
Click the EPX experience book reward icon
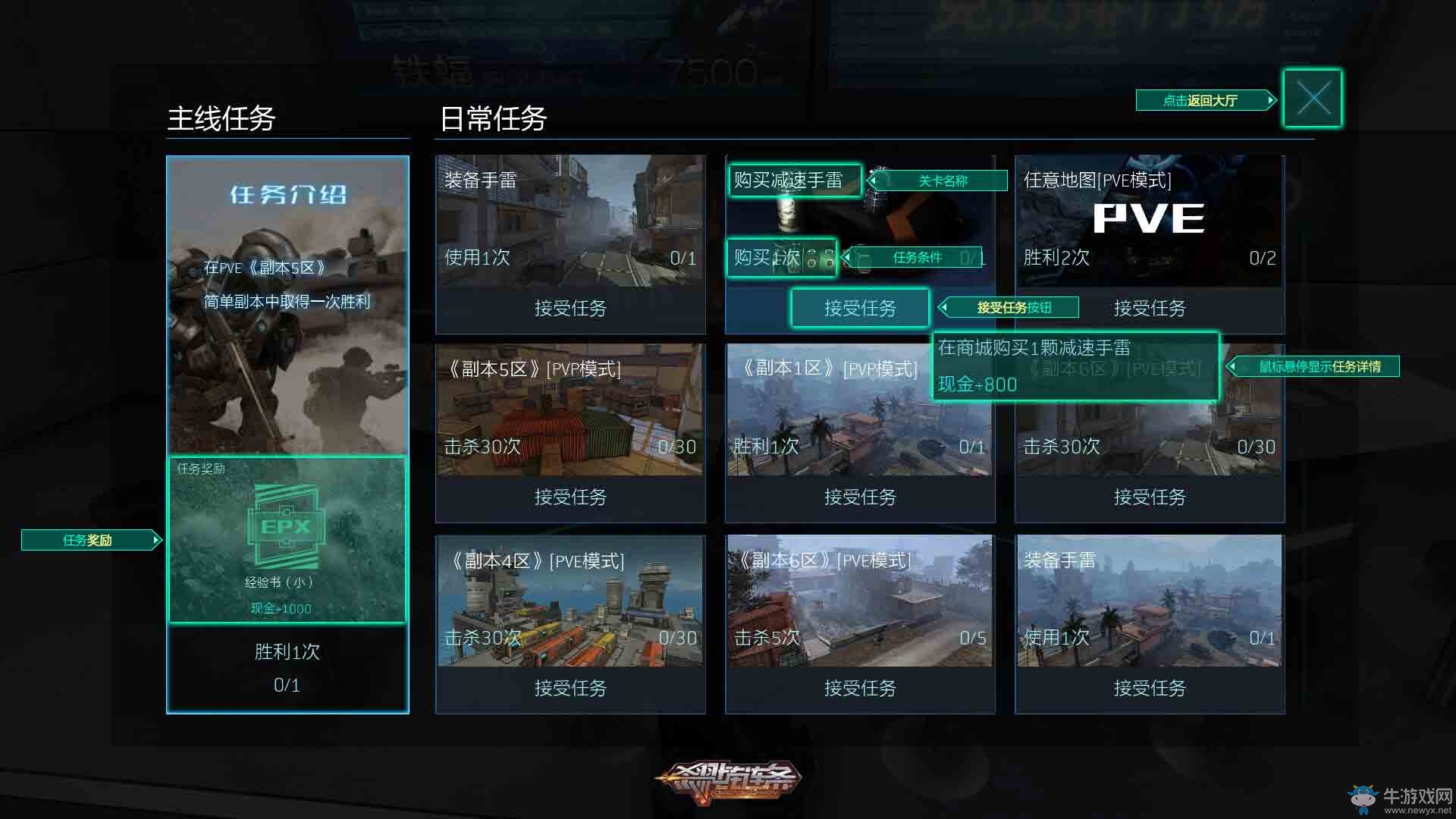(288, 523)
